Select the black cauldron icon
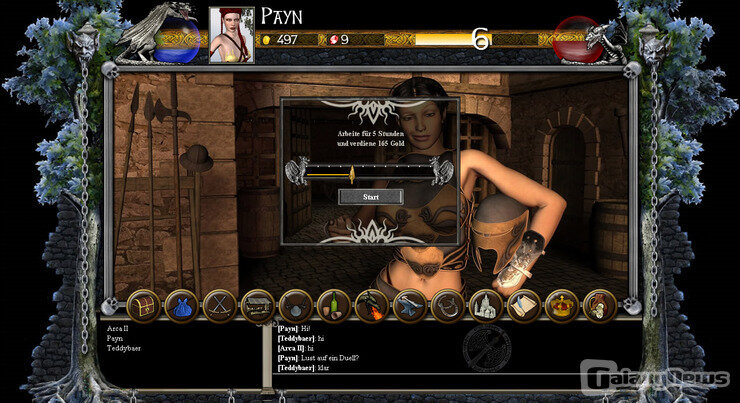This screenshot has width=740, height=403. 296,306
